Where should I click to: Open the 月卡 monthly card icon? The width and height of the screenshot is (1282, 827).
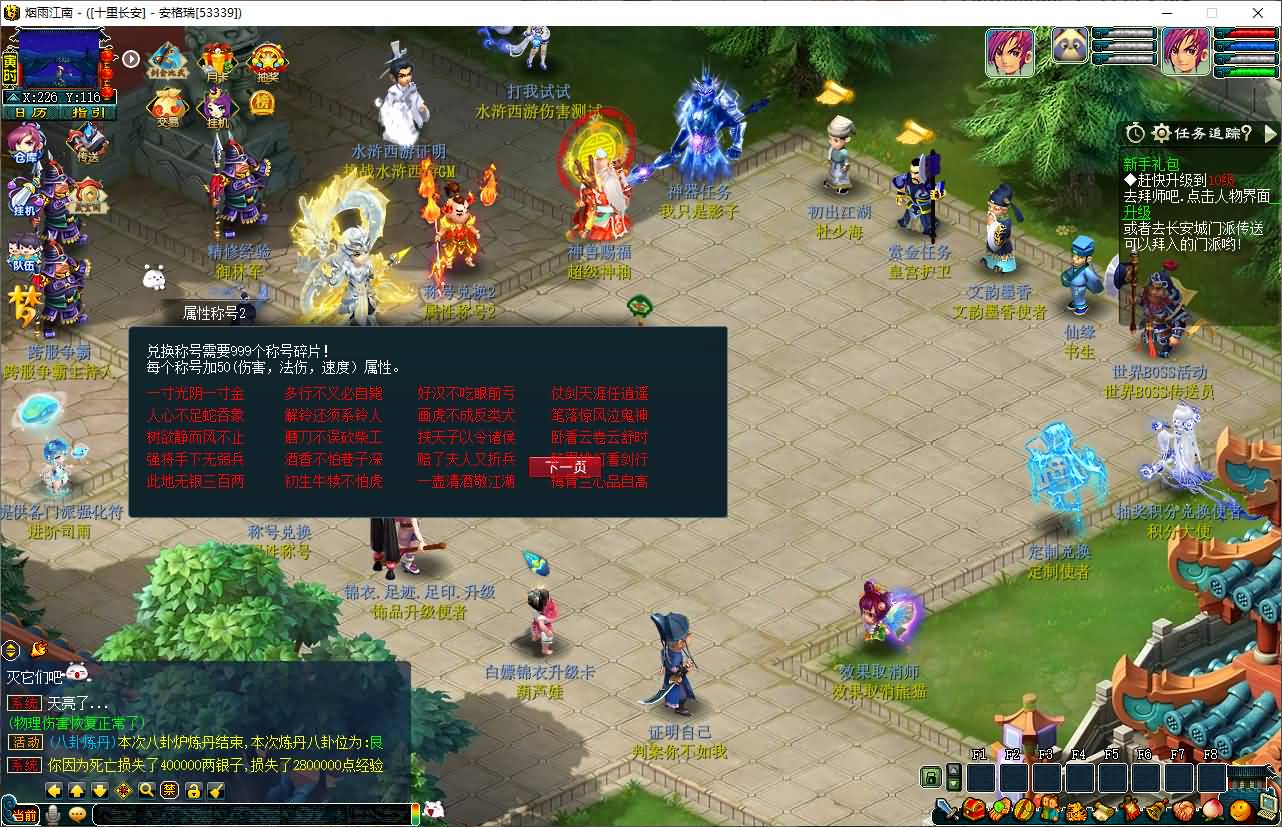[x=217, y=62]
